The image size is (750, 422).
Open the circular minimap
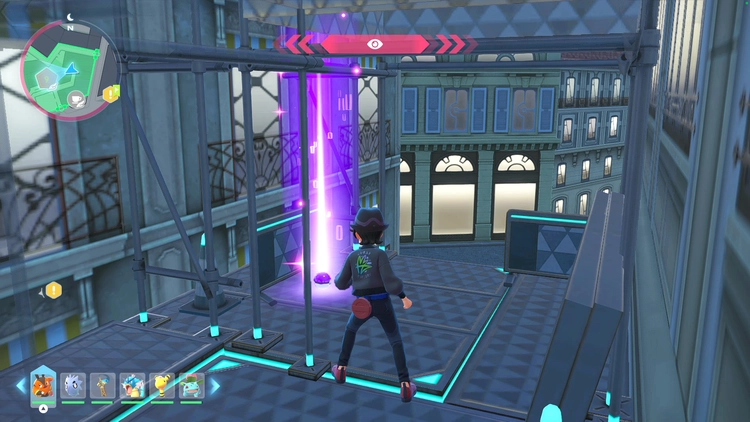(x=70, y=72)
